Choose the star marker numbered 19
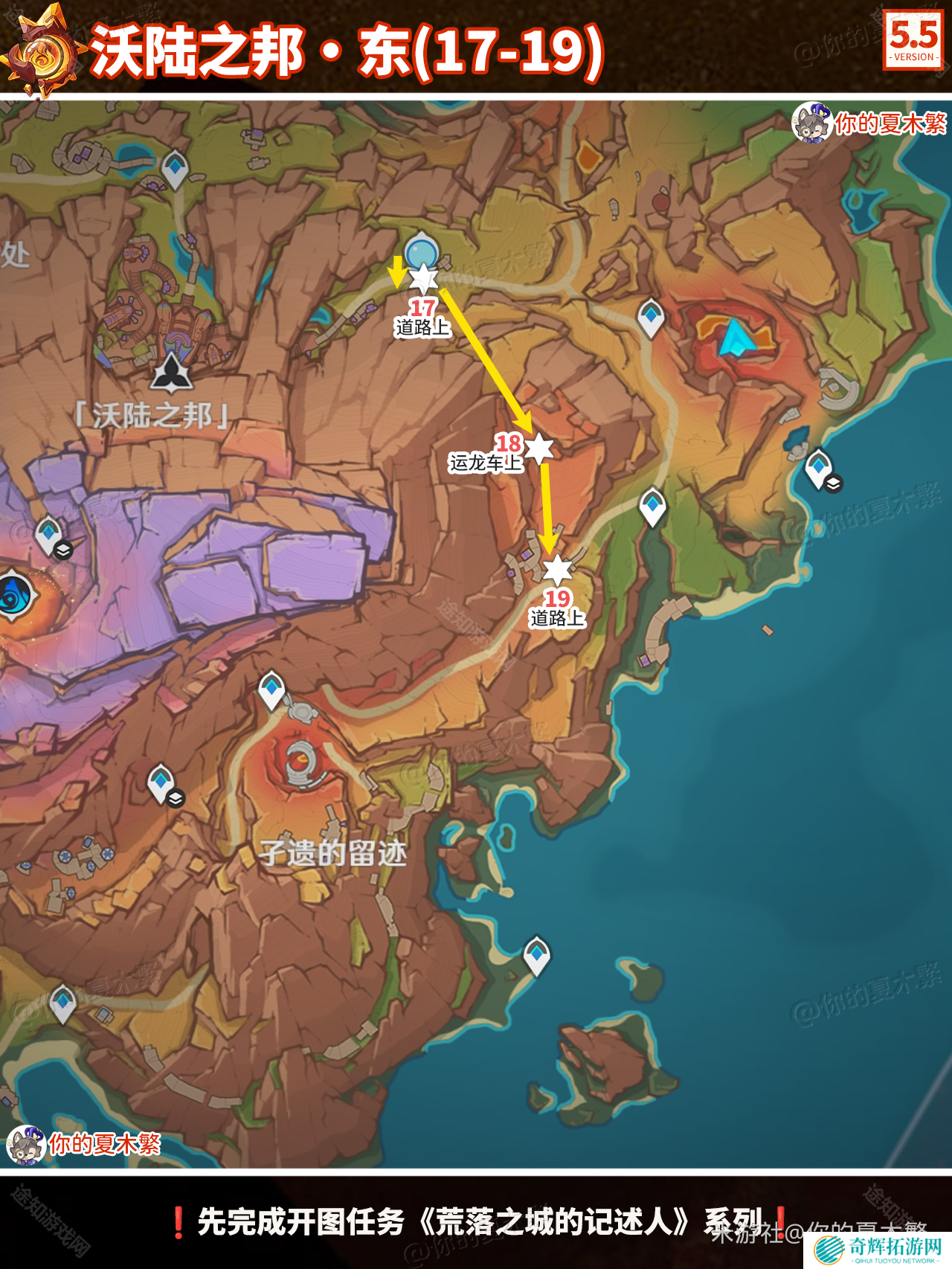 coord(557,571)
